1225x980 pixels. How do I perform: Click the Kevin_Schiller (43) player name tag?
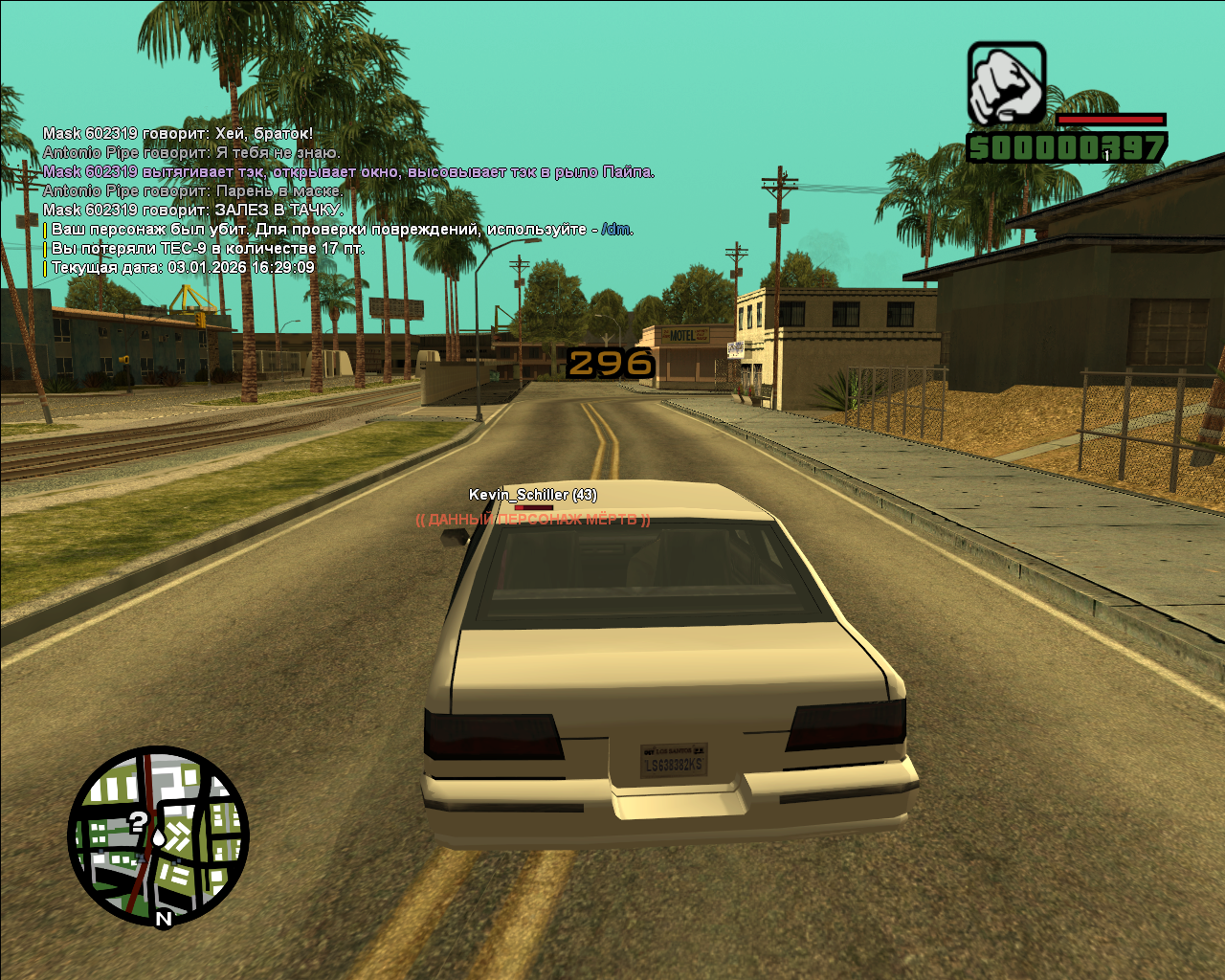coord(532,495)
